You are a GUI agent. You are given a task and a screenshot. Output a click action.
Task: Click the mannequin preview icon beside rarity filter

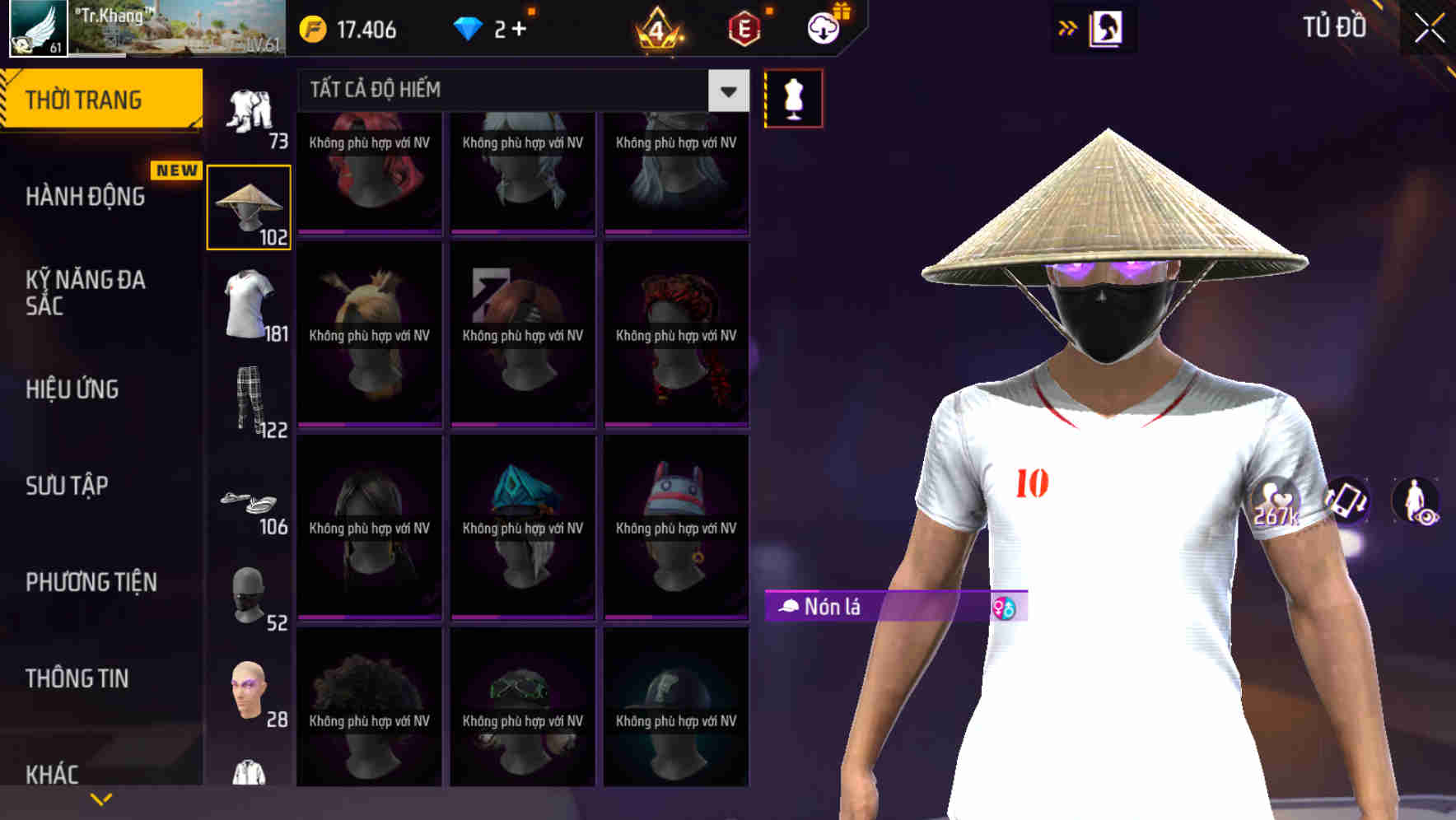pyautogui.click(x=793, y=97)
